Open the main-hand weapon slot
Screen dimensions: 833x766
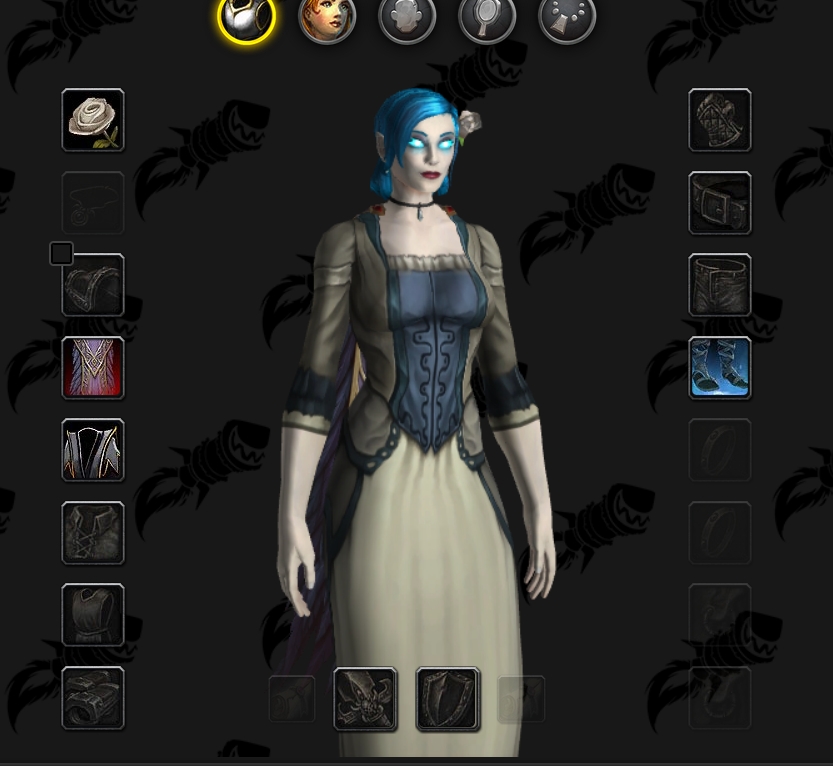(x=365, y=699)
